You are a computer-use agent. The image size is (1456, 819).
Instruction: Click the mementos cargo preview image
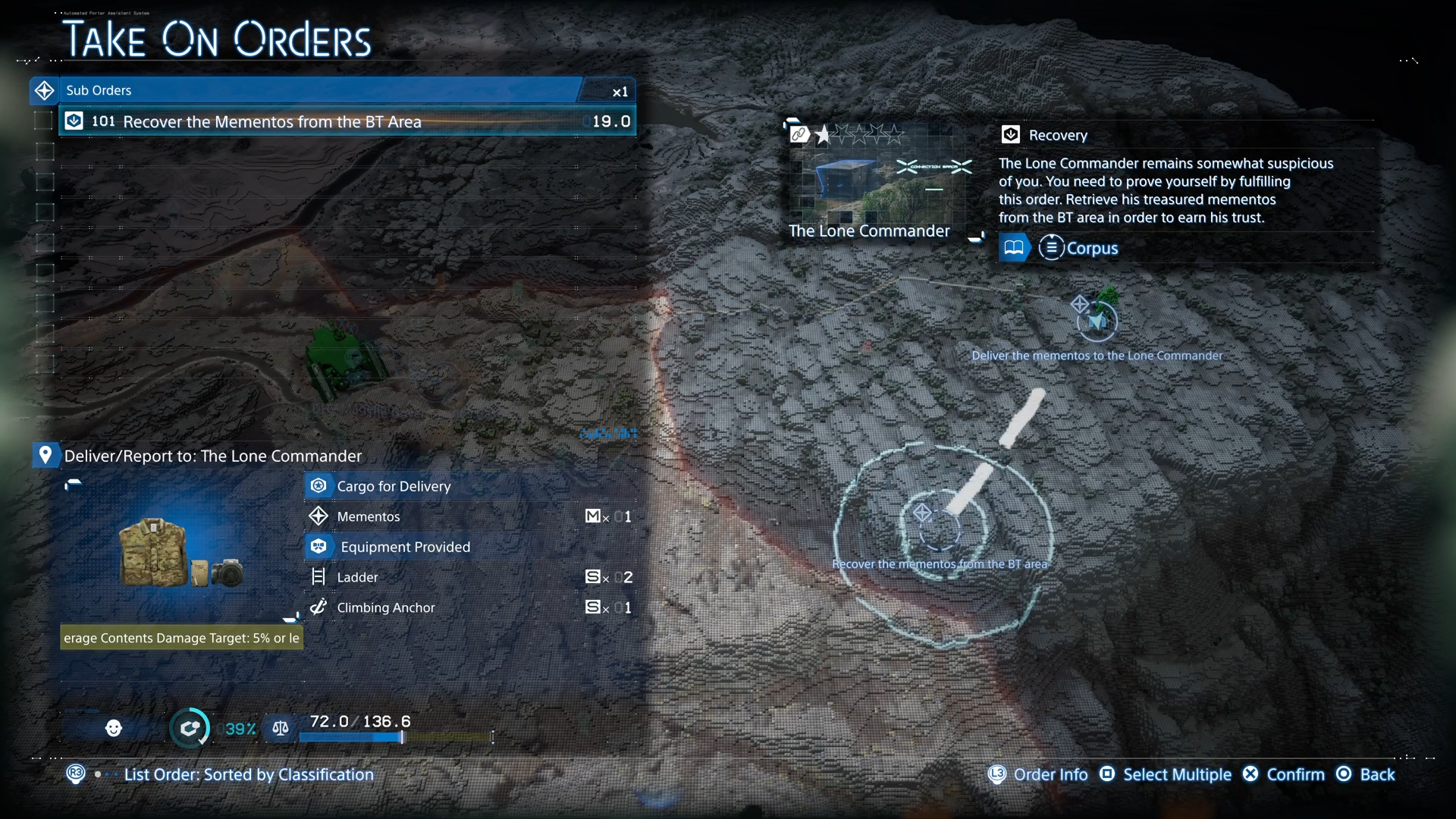[180, 554]
